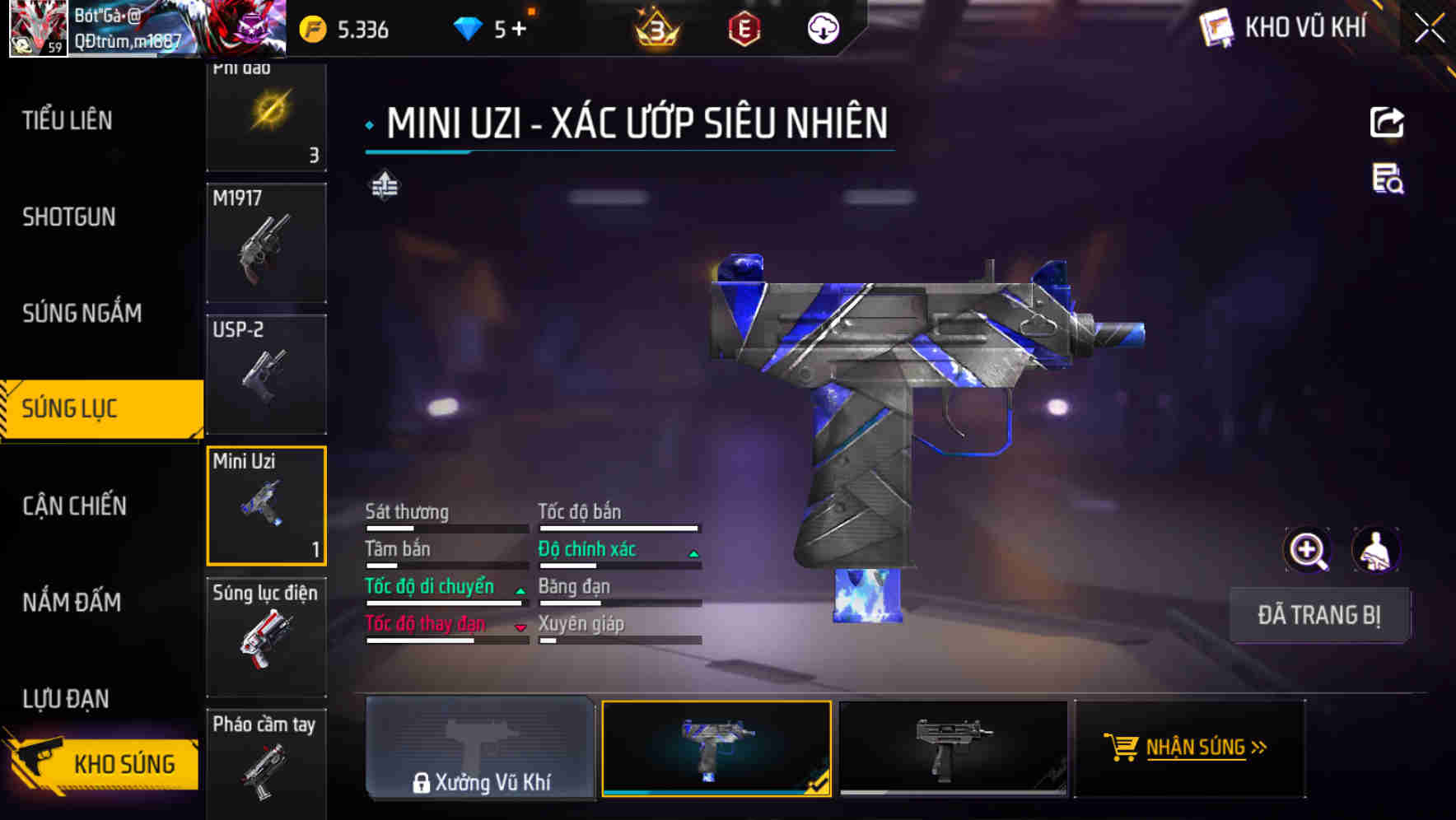Click the red arrow beside Tốc độ thay đạn
This screenshot has width=1456, height=820.
[520, 627]
